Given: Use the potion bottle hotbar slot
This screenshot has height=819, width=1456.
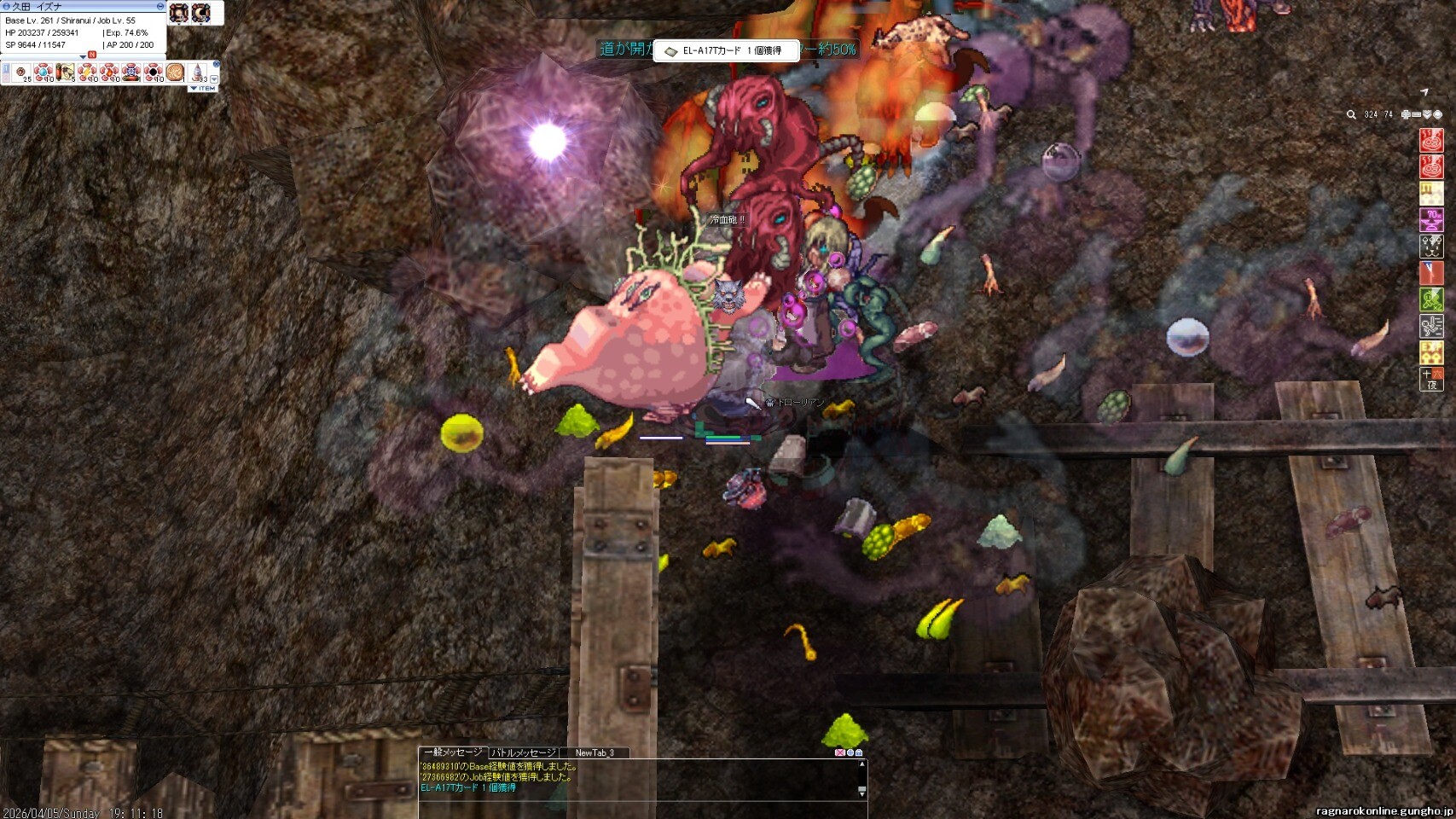Looking at the screenshot, I should pyautogui.click(x=198, y=73).
